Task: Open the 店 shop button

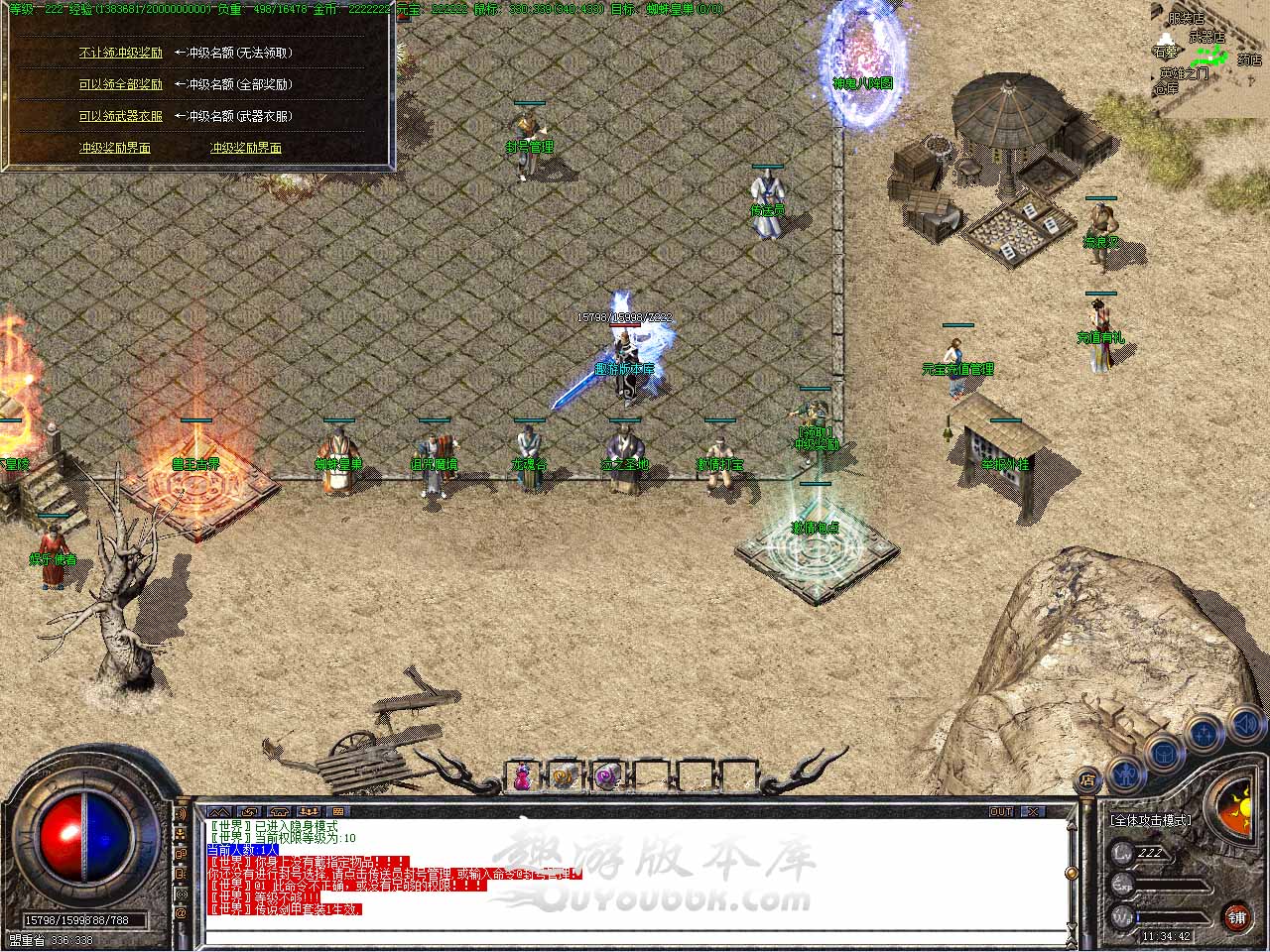Action: click(x=1086, y=778)
